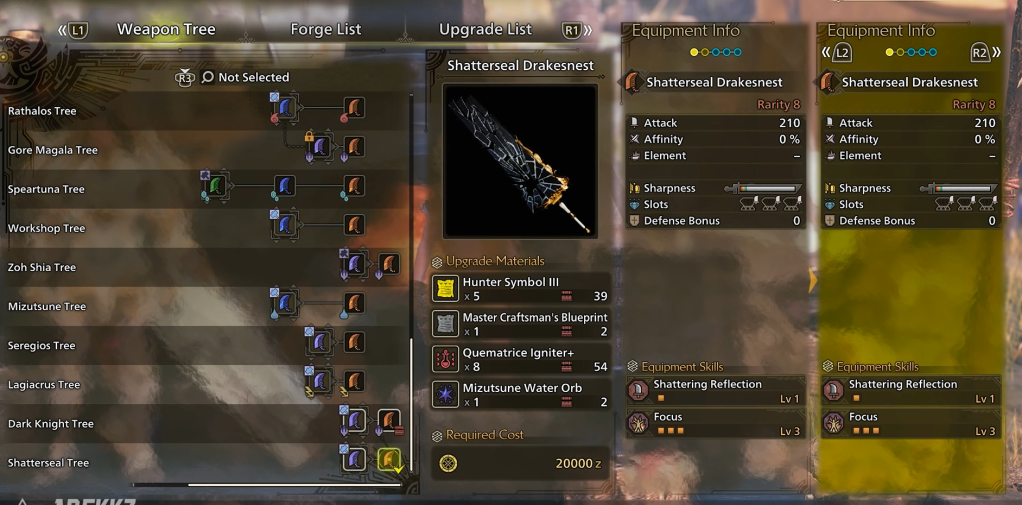
Task: Pick the Dark Knight Tree row
Action: click(51, 424)
